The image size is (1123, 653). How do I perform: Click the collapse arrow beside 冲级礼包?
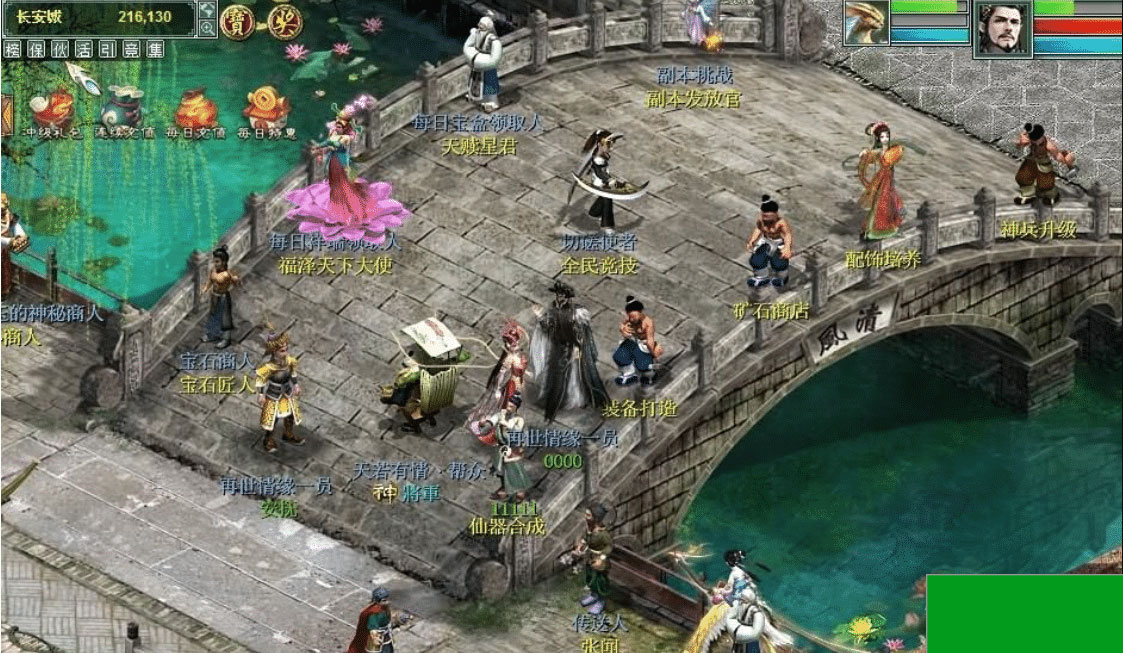pos(6,112)
